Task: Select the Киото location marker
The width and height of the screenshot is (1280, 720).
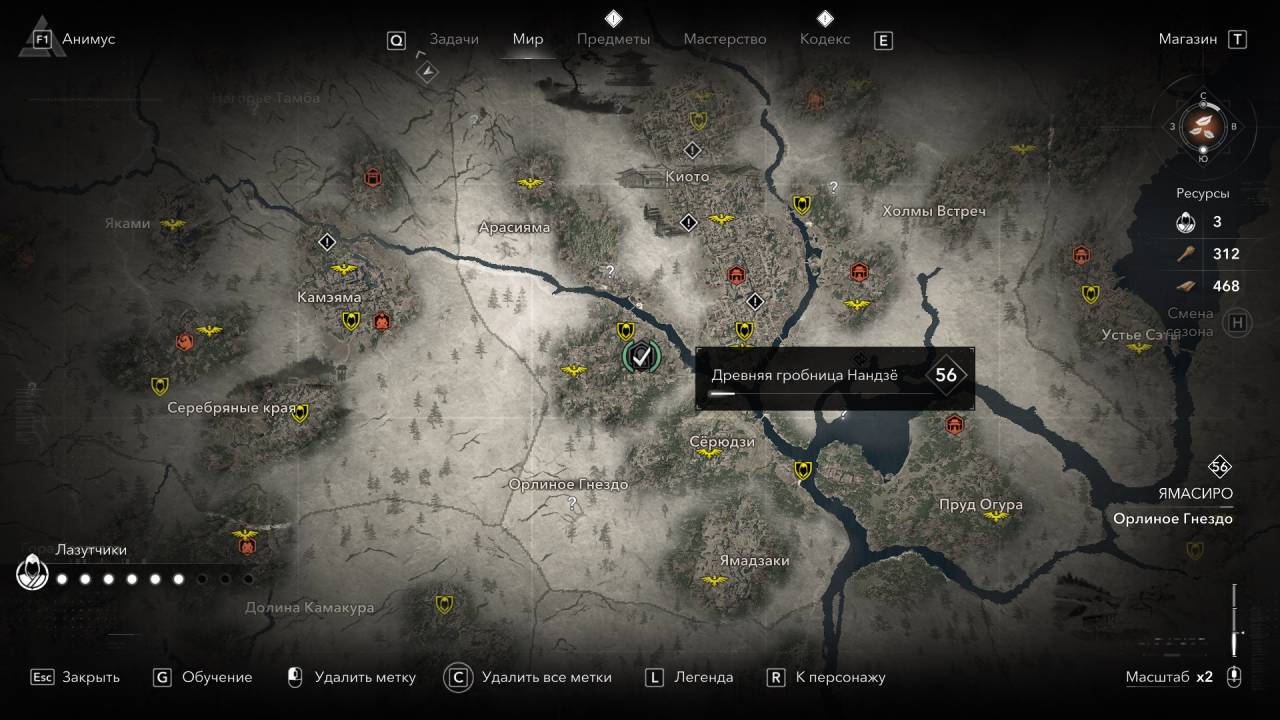Action: pyautogui.click(x=687, y=177)
